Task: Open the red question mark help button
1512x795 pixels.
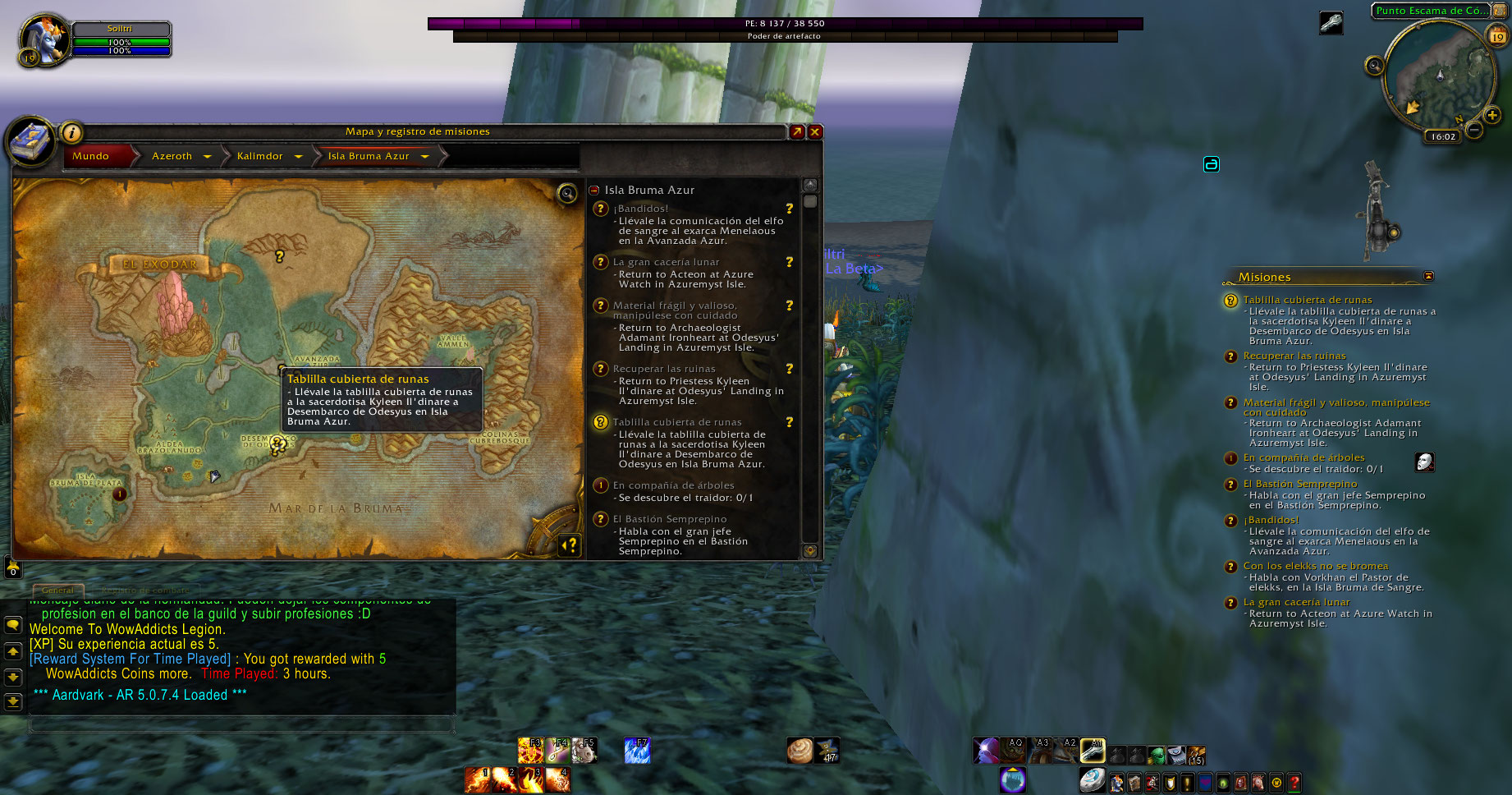Action: [x=1294, y=783]
